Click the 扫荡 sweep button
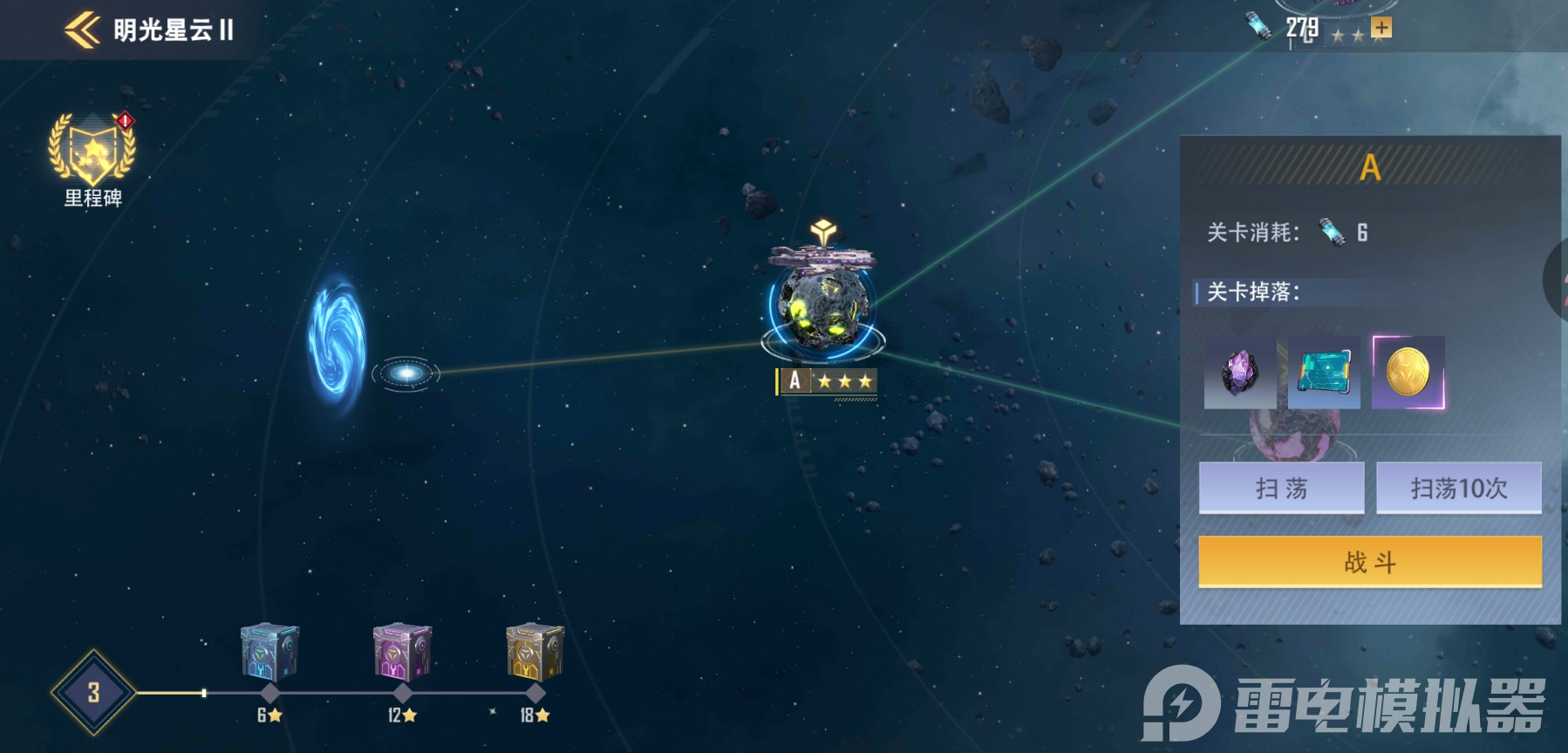Image resolution: width=1568 pixels, height=753 pixels. click(x=1281, y=488)
